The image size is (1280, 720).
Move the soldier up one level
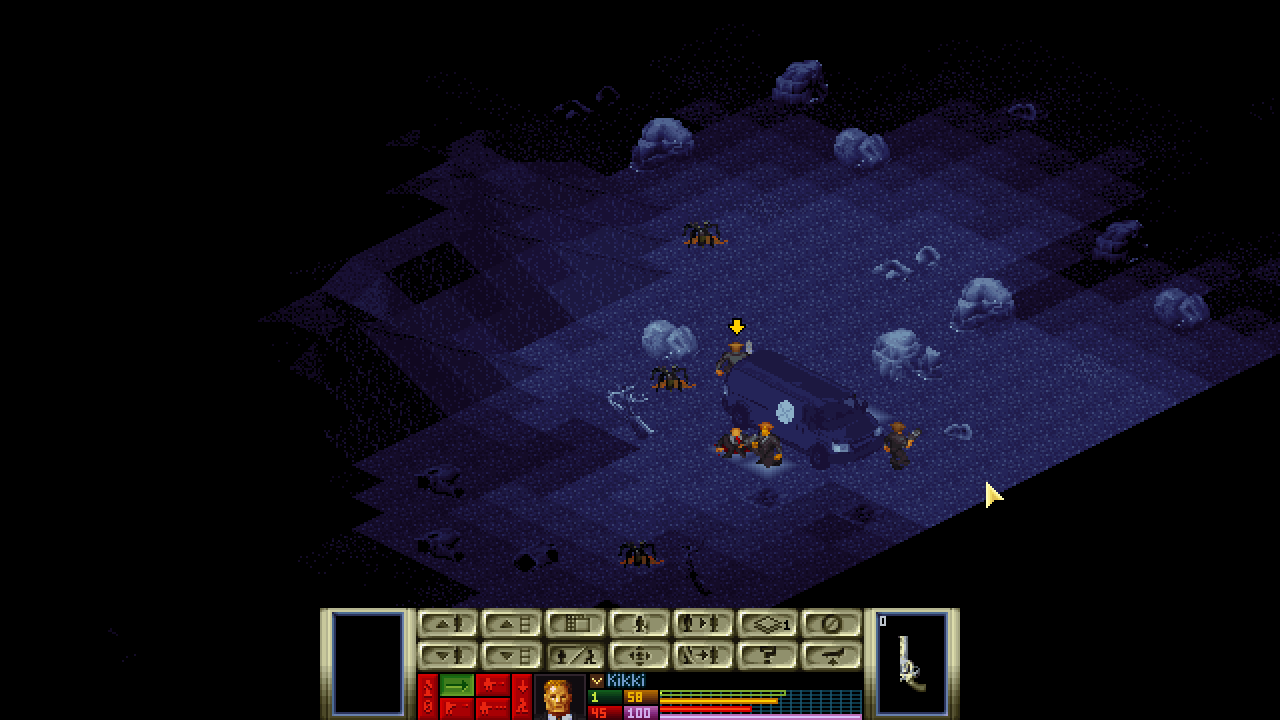coord(447,624)
